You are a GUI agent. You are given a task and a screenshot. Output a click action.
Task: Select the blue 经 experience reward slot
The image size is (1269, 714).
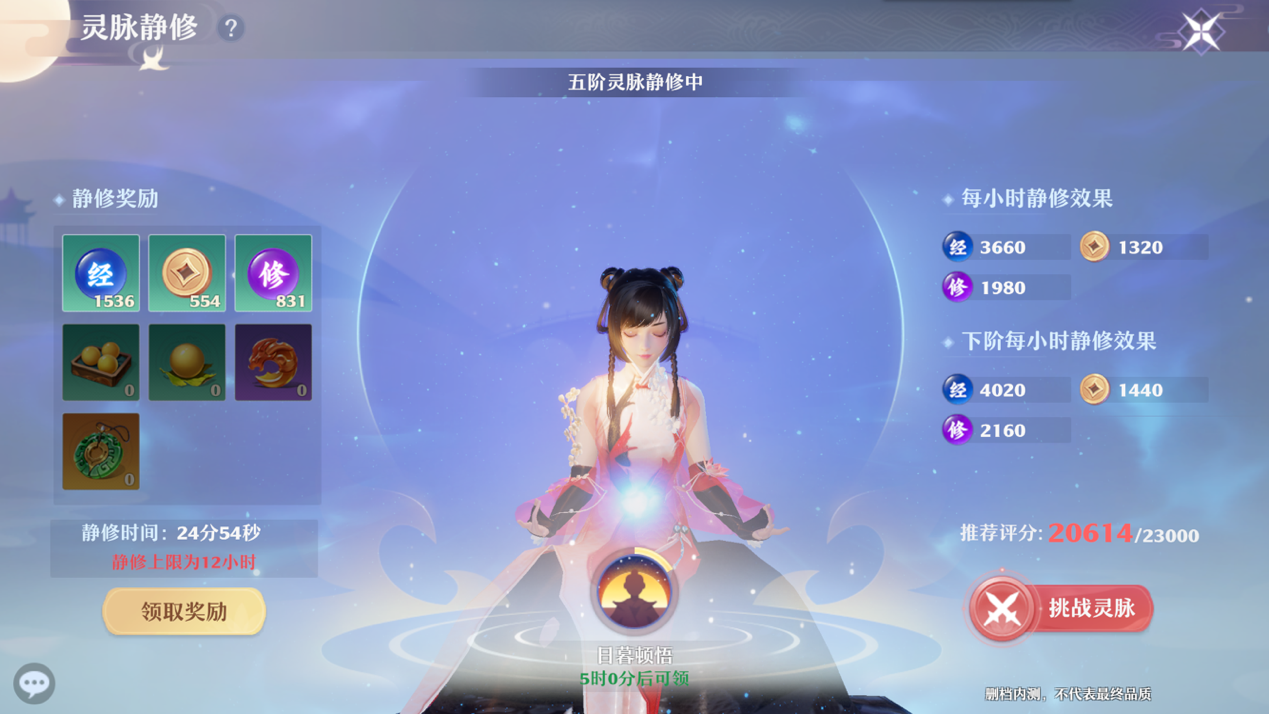tap(101, 273)
